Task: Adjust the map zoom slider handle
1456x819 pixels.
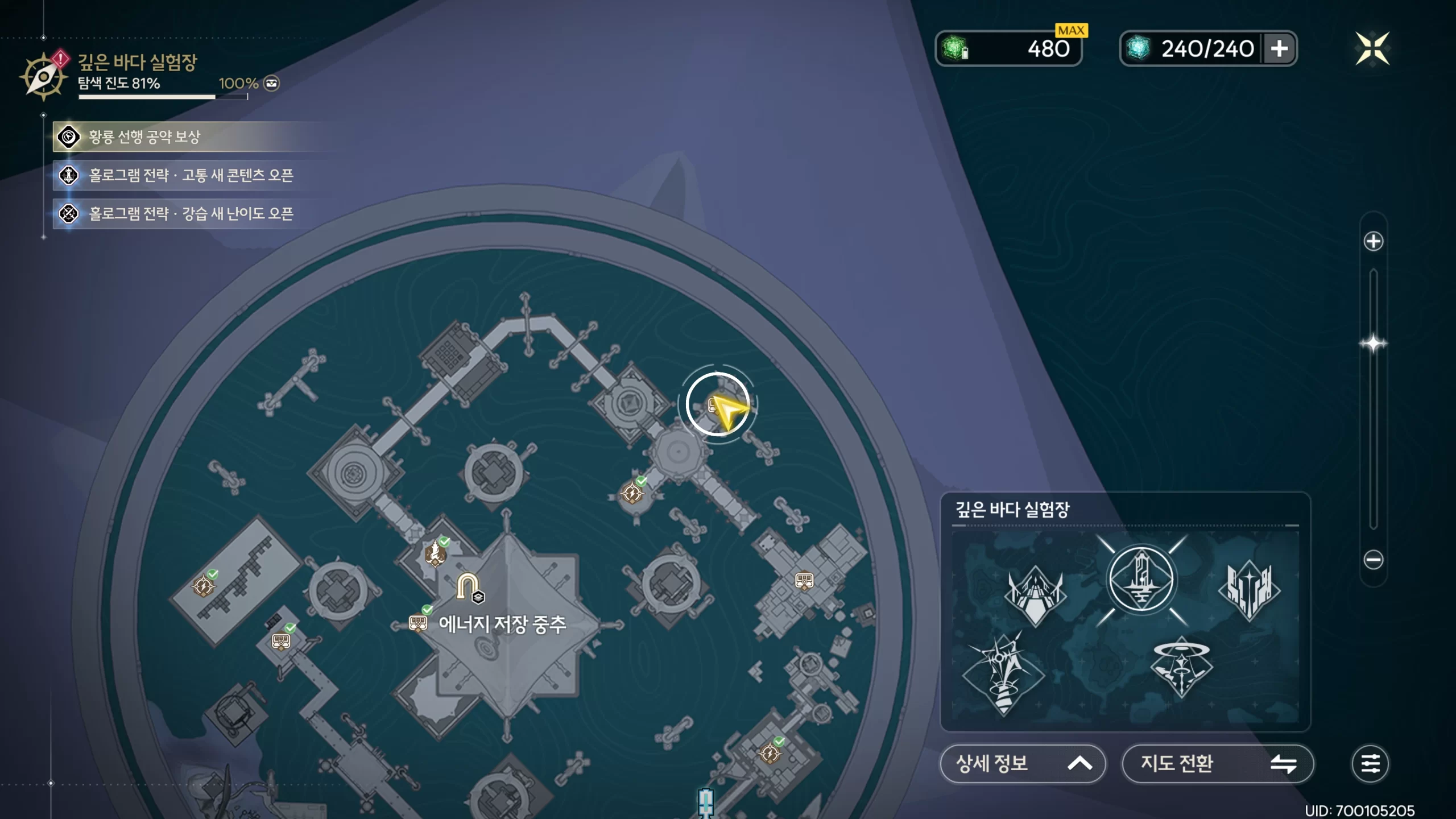Action: 1373,344
